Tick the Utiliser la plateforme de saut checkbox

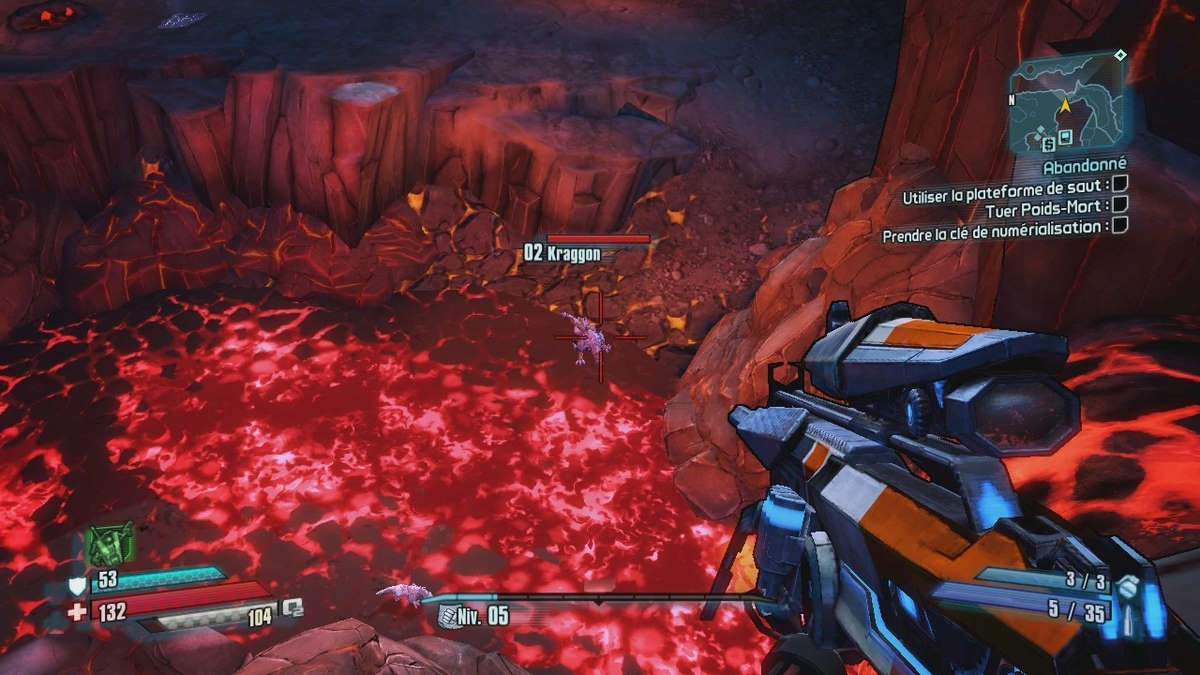click(x=1120, y=184)
